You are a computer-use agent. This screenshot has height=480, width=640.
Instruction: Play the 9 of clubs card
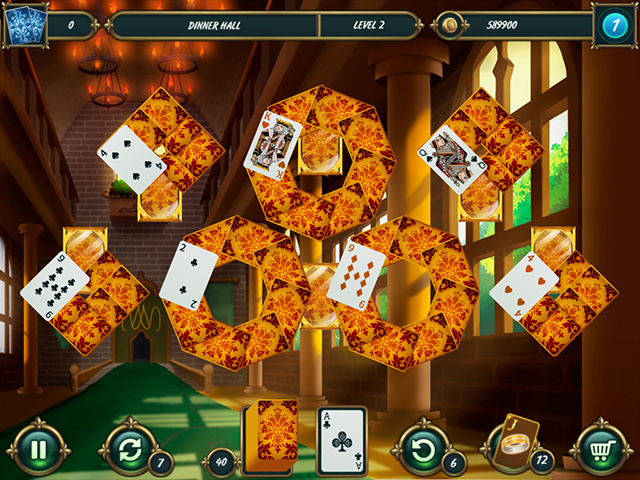click(x=55, y=285)
